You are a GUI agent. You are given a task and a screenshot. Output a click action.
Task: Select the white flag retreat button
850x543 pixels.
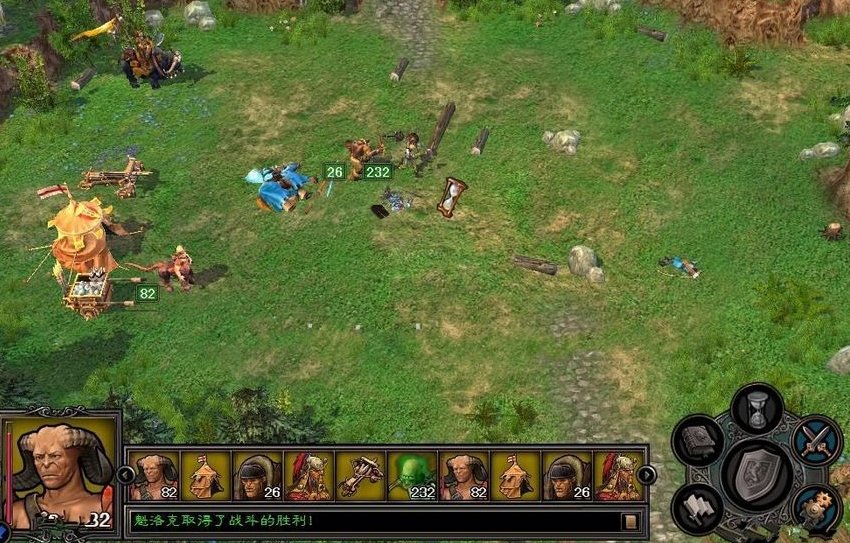point(697,508)
